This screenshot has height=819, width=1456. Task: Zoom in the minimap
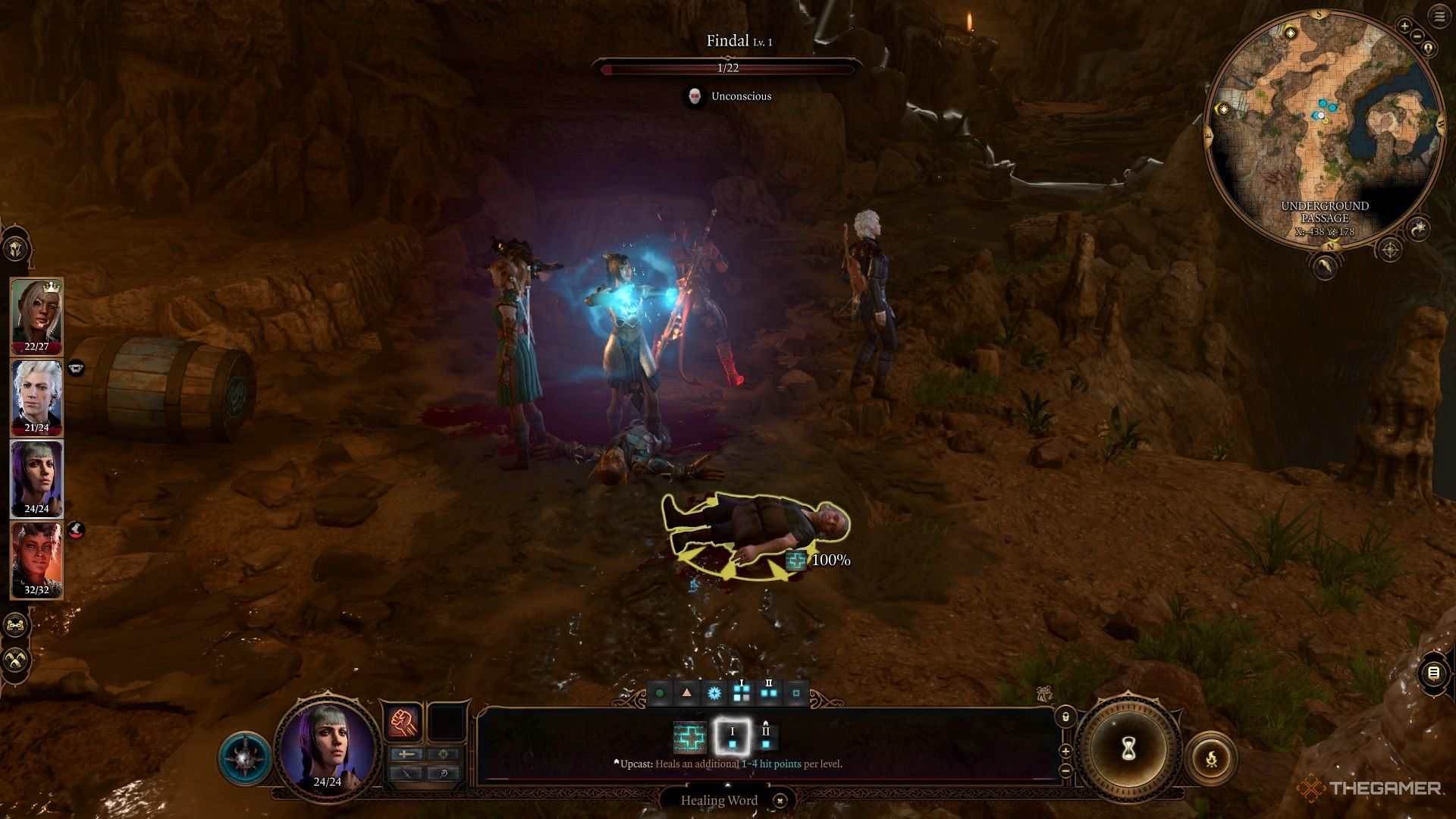point(1404,27)
